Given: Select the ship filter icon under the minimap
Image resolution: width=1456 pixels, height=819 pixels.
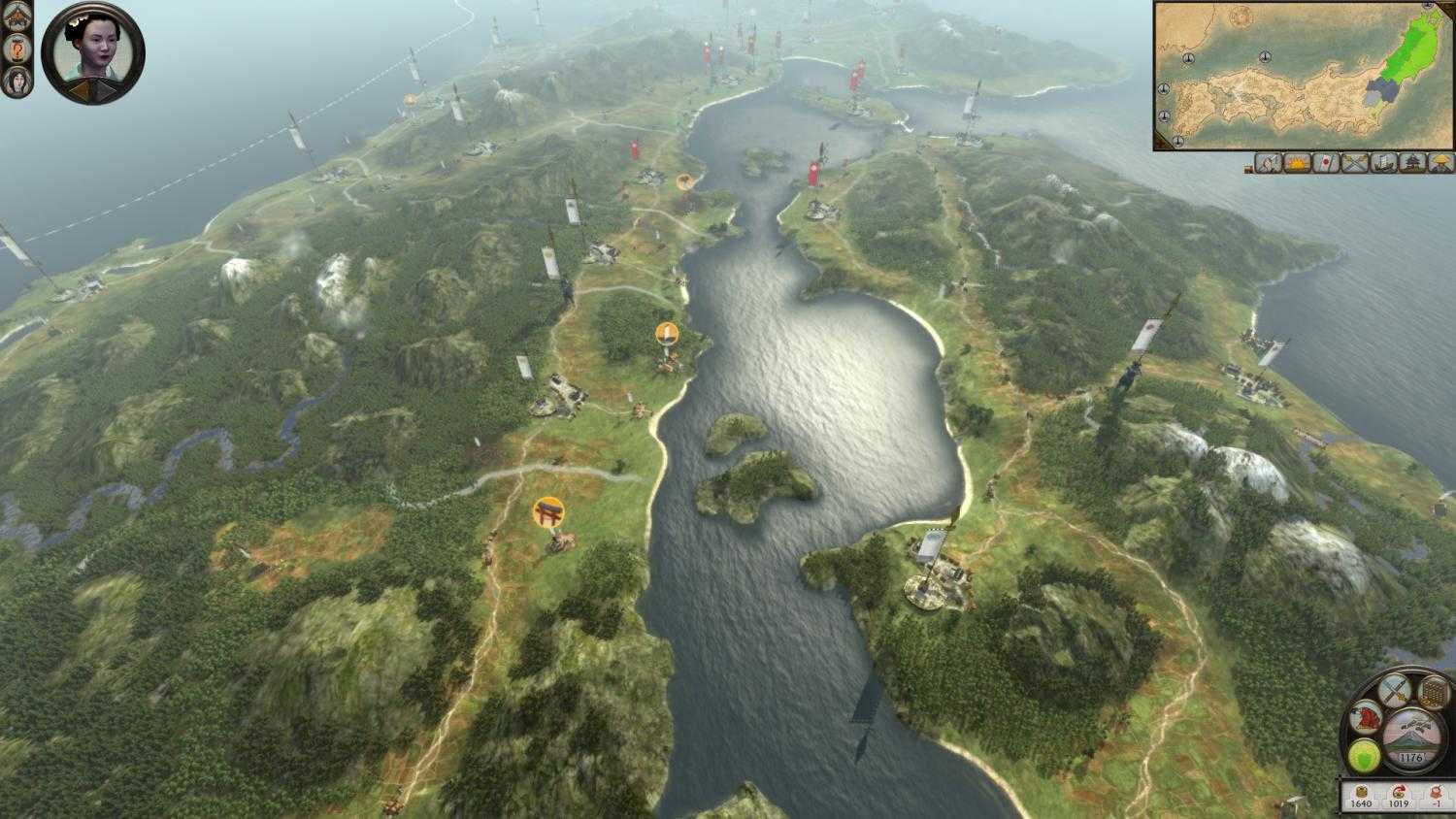Looking at the screenshot, I should click(1385, 165).
